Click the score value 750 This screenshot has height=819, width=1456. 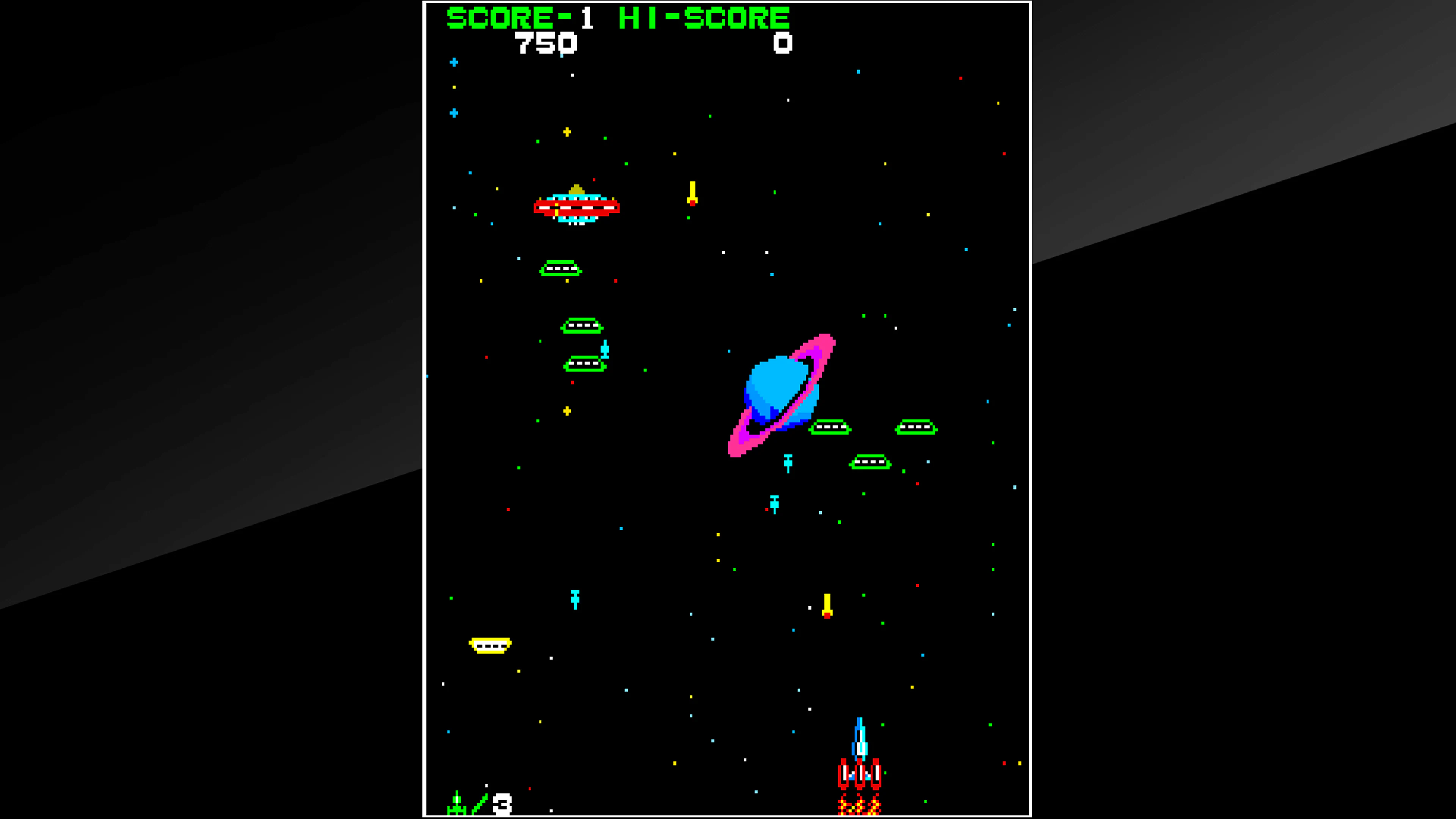[546, 44]
